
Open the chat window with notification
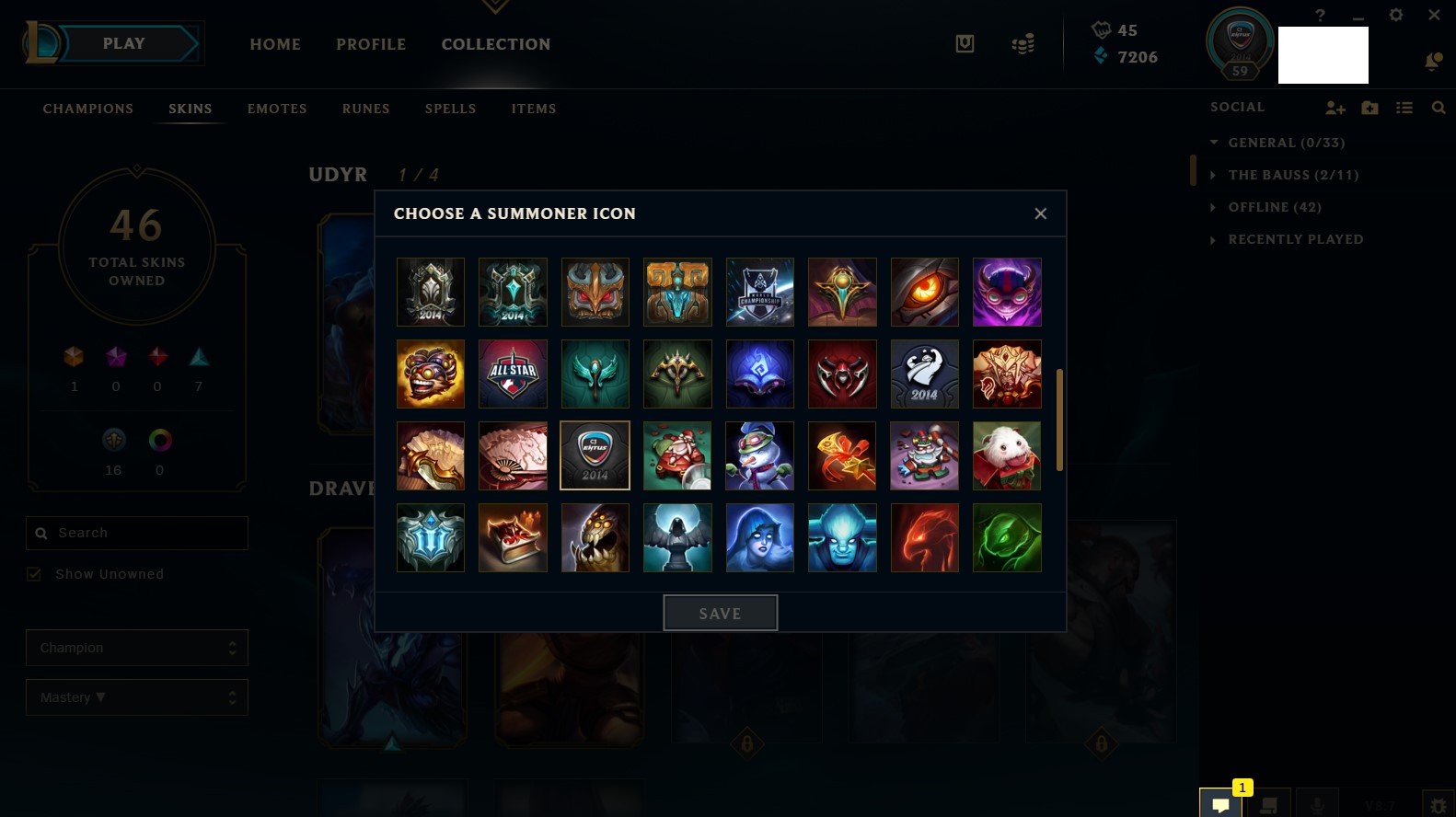click(1220, 804)
